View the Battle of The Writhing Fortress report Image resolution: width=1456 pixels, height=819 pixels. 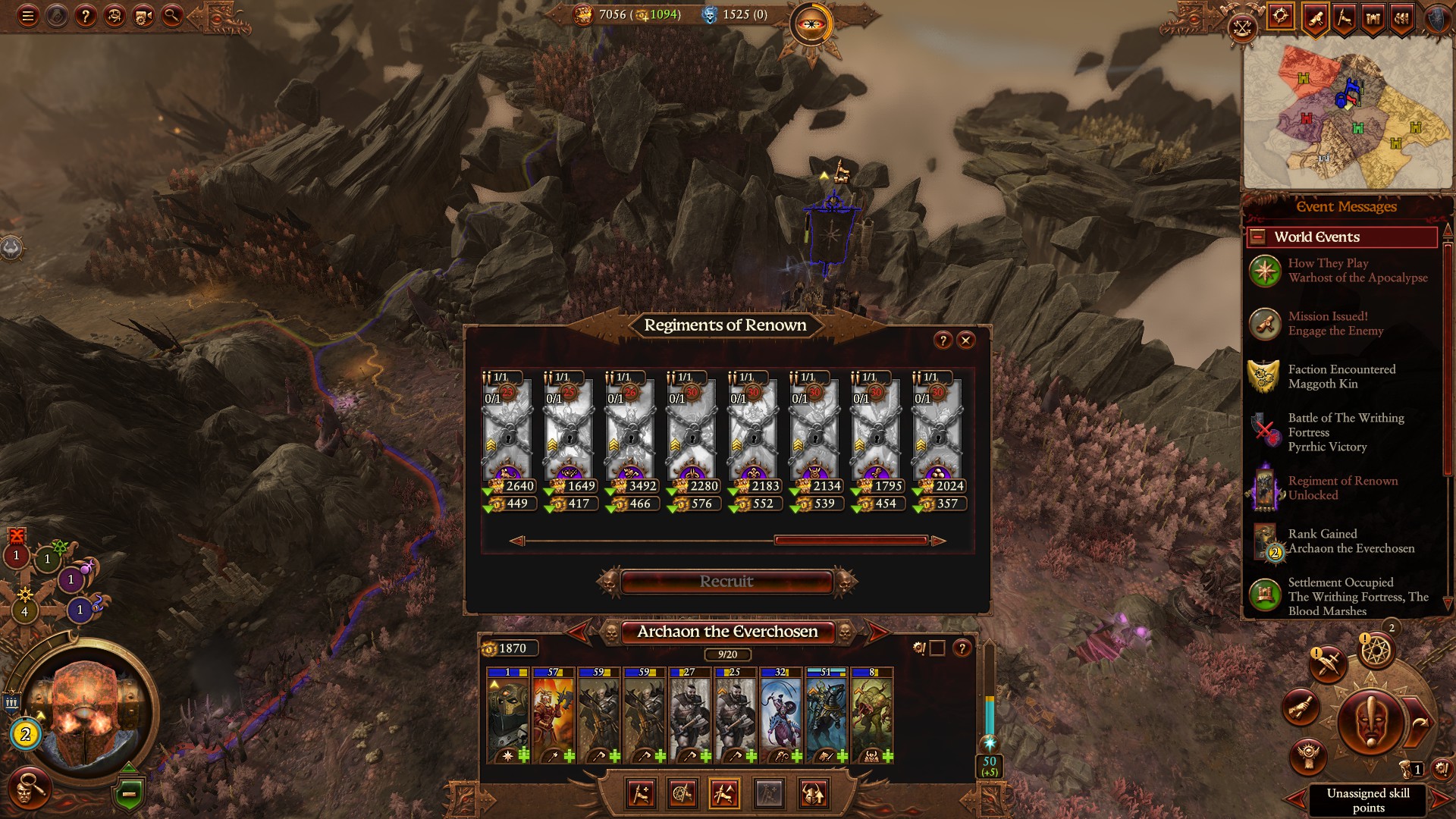click(x=1345, y=432)
